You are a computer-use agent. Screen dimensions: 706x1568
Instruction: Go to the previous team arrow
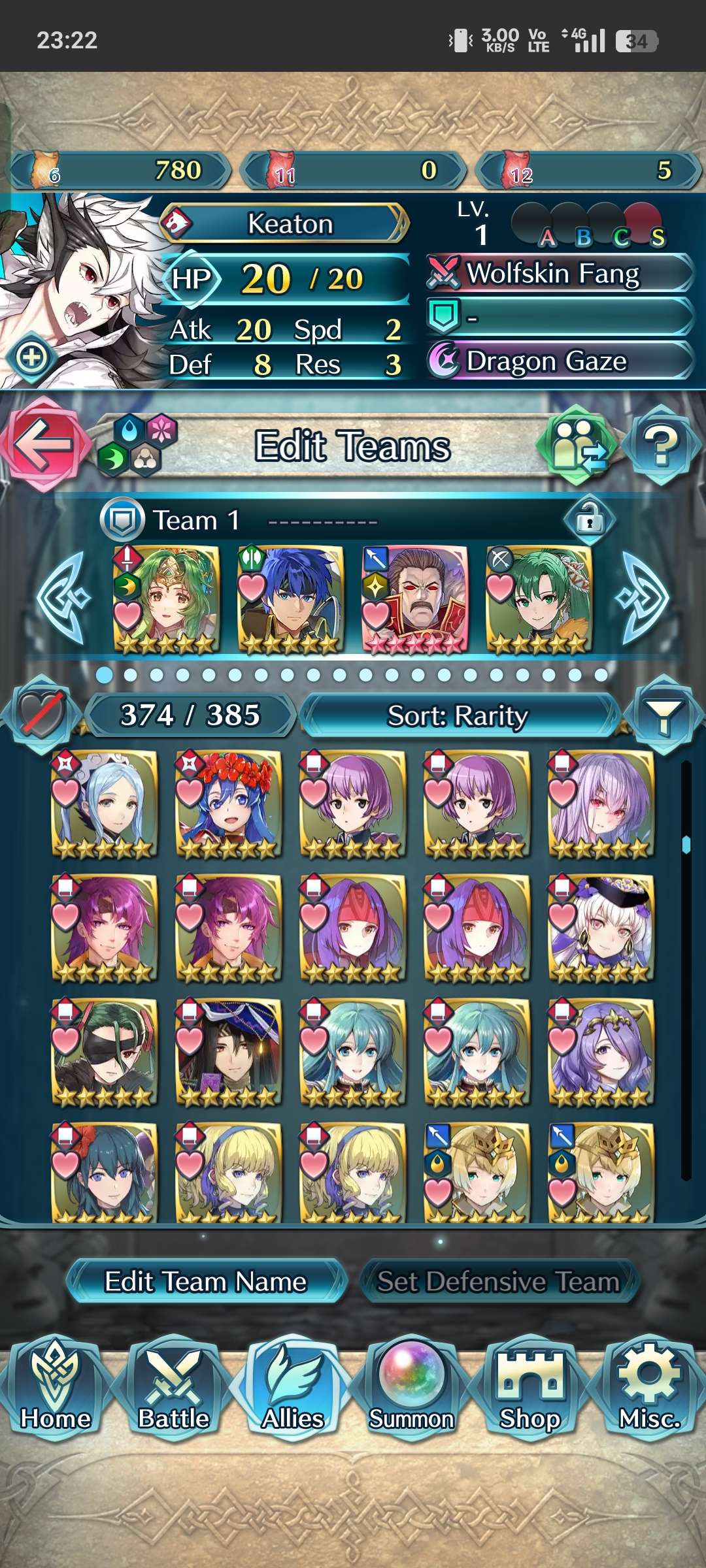click(63, 598)
